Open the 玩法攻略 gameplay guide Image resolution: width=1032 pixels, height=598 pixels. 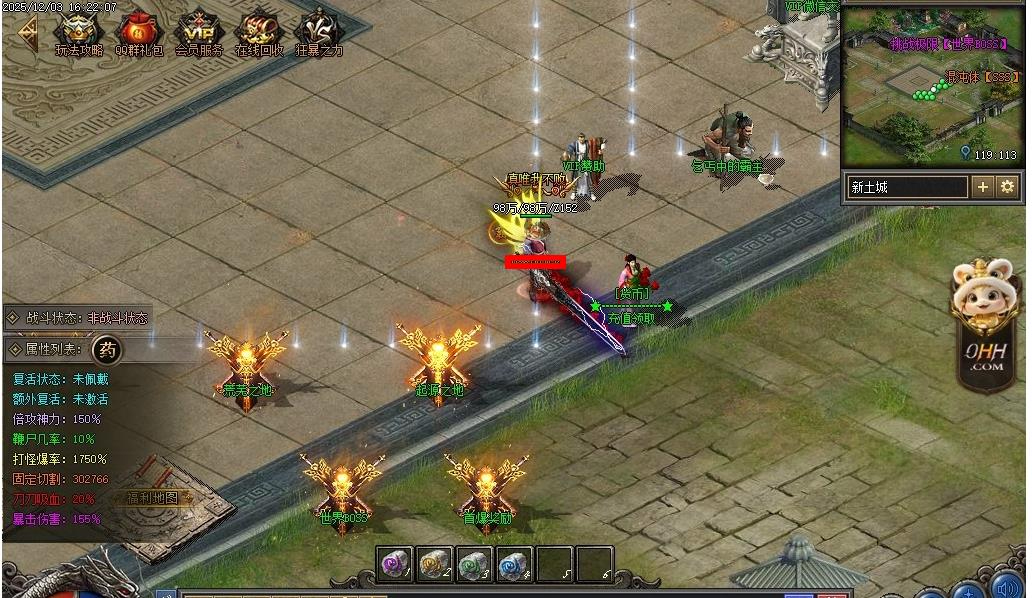coord(79,32)
